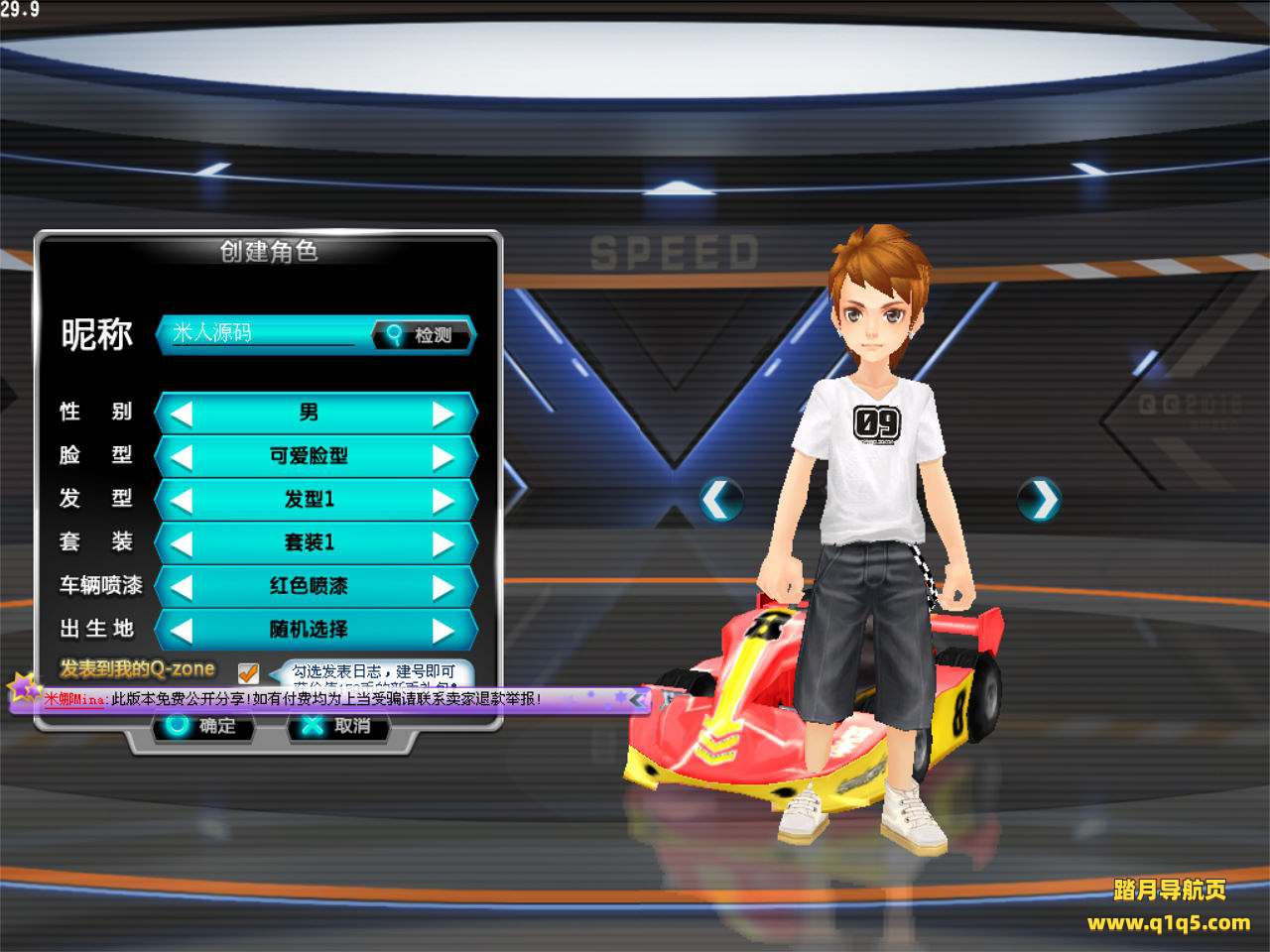The image size is (1270, 952).
Task: Go back to previous 套装 outfit
Action: tap(182, 544)
